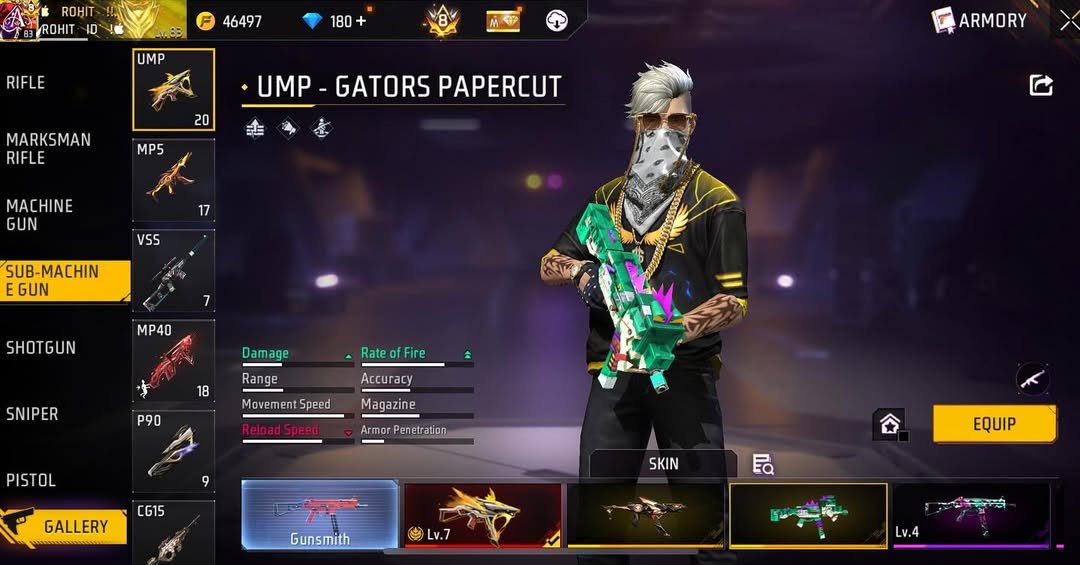Show the Shotgun weapon category
Image resolution: width=1080 pixels, height=565 pixels.
(41, 348)
